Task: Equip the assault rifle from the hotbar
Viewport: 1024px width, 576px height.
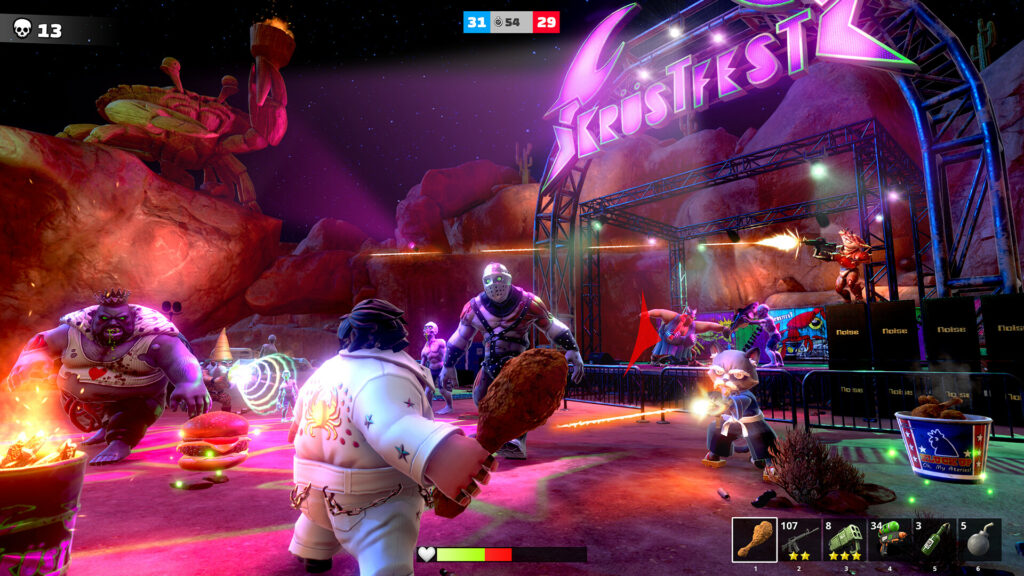Action: (x=800, y=540)
